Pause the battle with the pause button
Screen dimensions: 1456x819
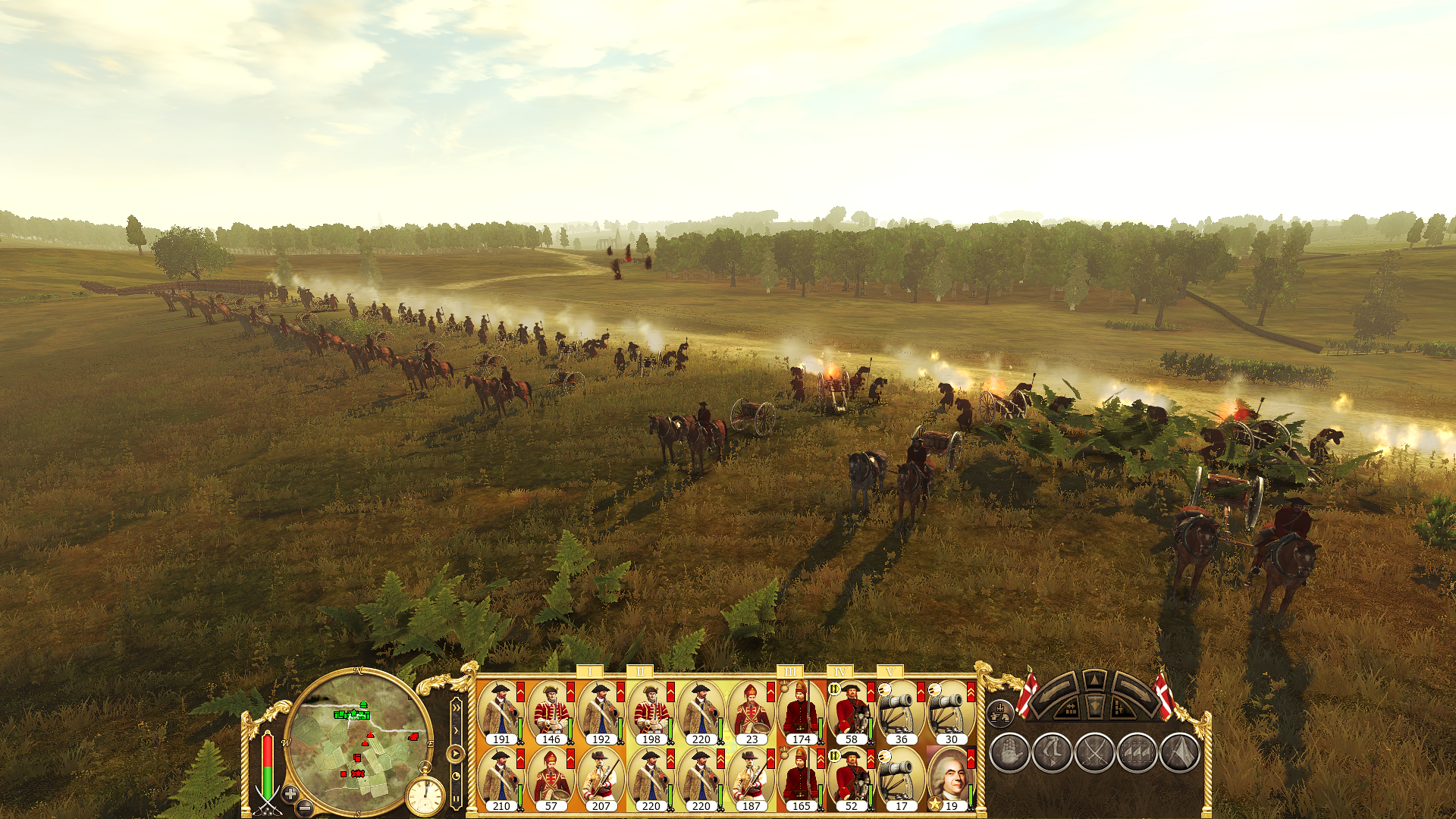click(x=456, y=799)
